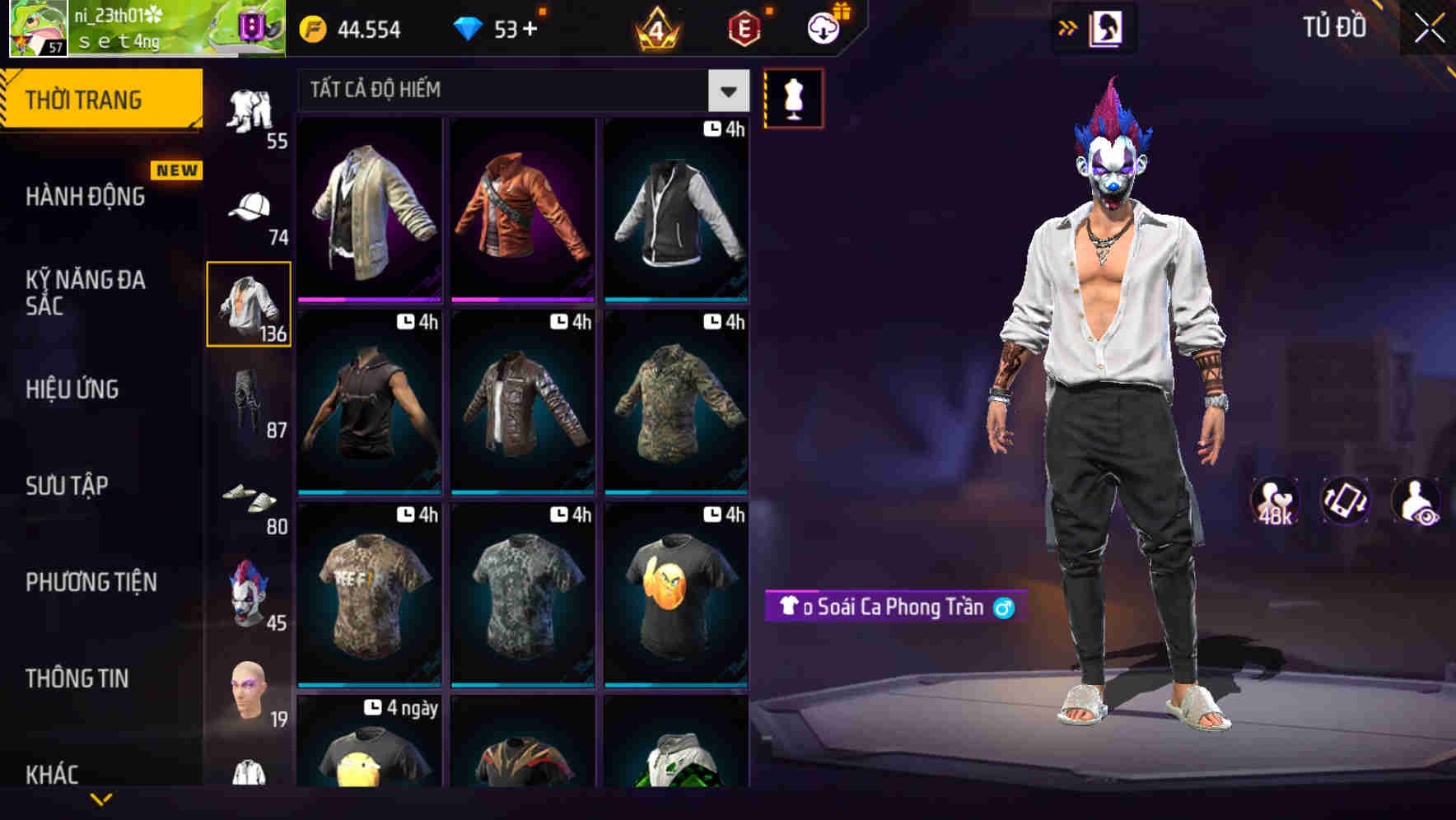Switch to the HÀNH ĐỘNG tab
Screen dimensions: 1456x820
(87, 196)
